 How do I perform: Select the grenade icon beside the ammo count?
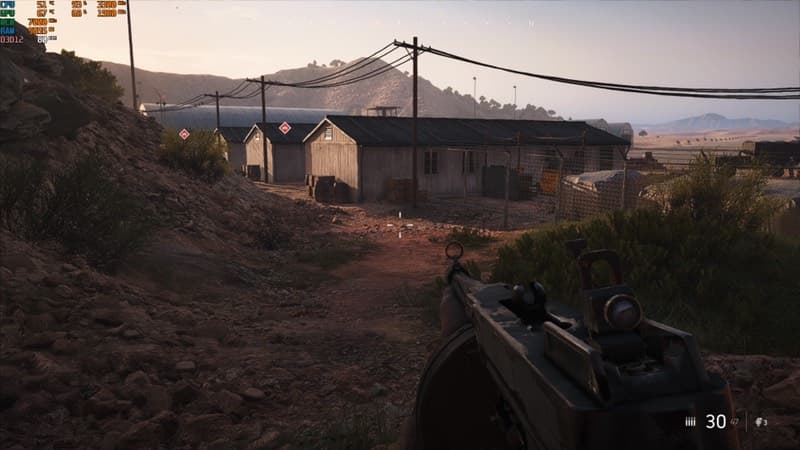click(x=759, y=422)
